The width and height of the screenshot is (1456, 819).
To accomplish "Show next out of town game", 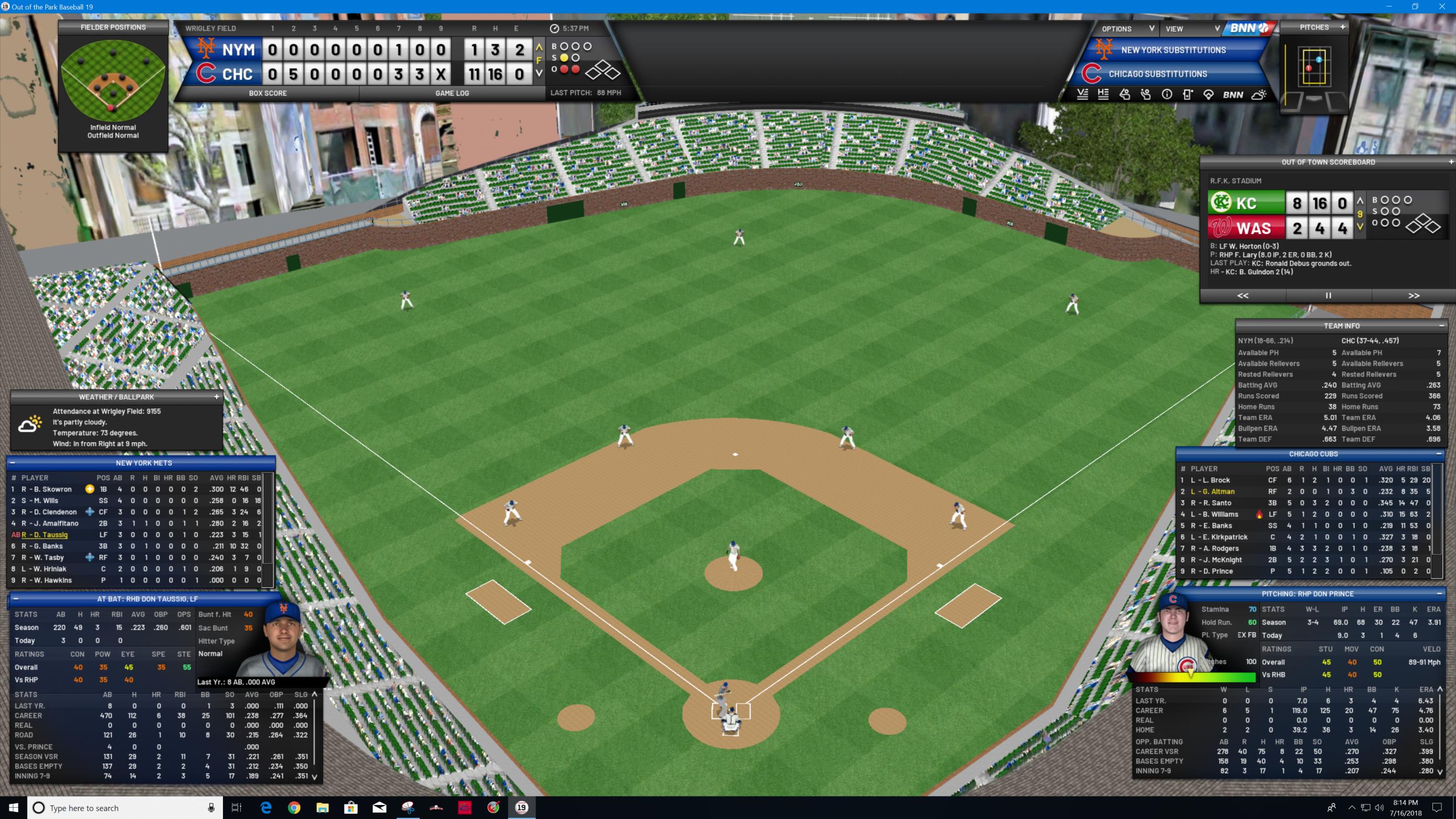I will [1414, 295].
